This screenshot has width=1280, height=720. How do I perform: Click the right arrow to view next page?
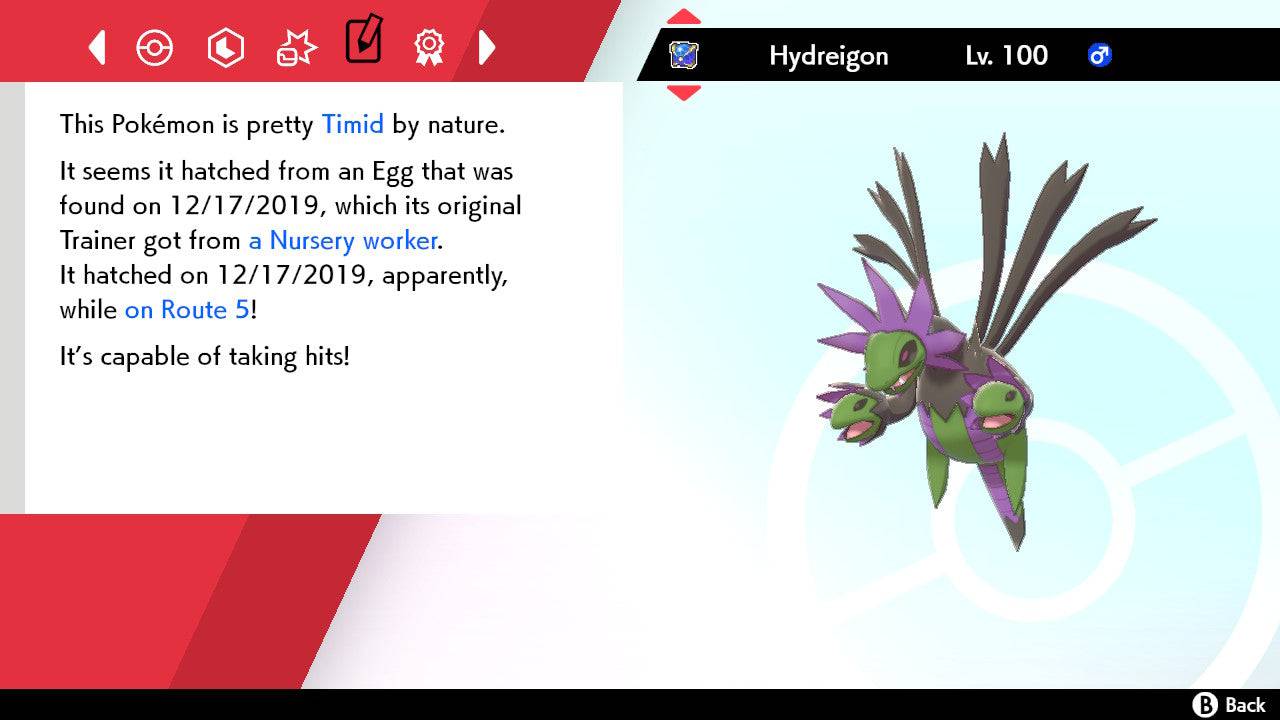(x=487, y=47)
